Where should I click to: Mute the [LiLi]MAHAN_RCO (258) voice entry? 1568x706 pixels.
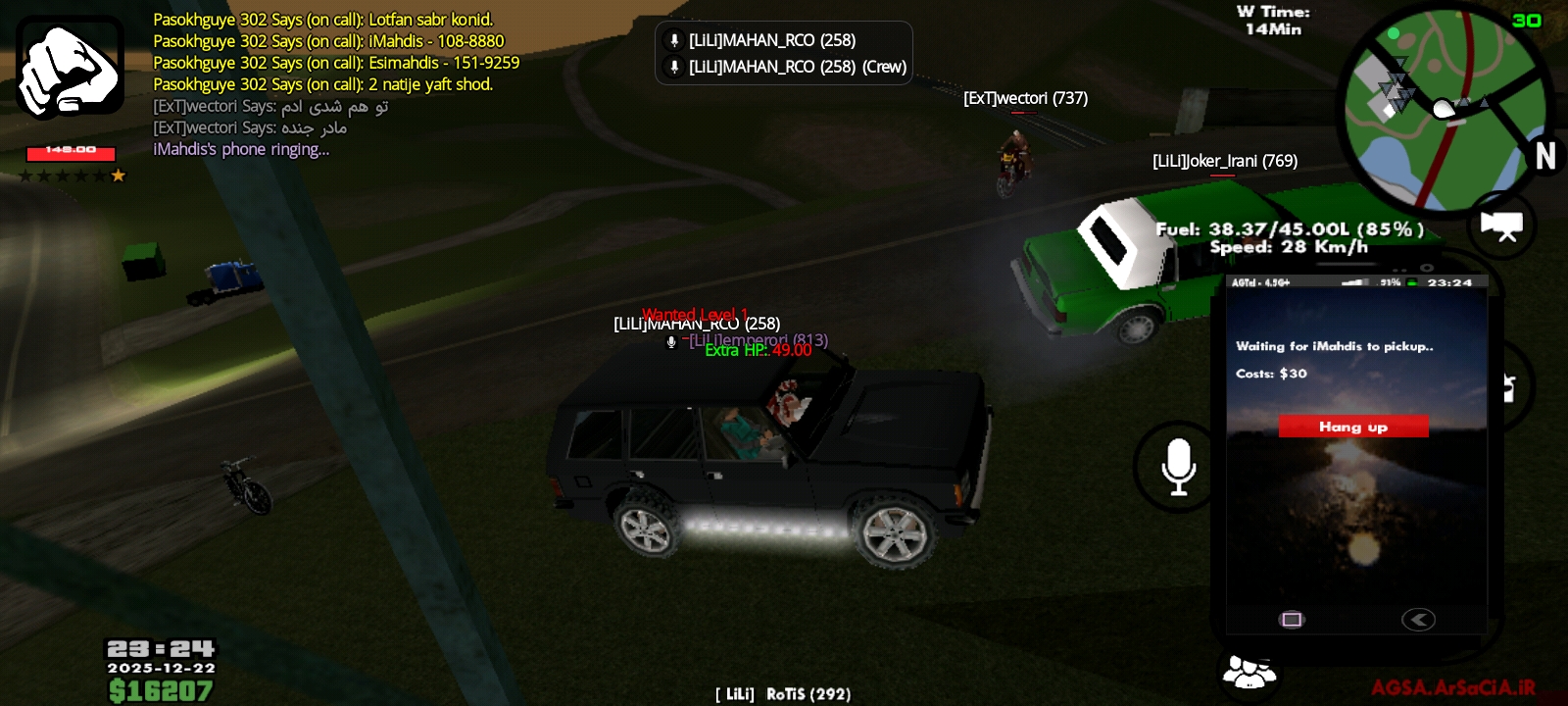(x=675, y=40)
